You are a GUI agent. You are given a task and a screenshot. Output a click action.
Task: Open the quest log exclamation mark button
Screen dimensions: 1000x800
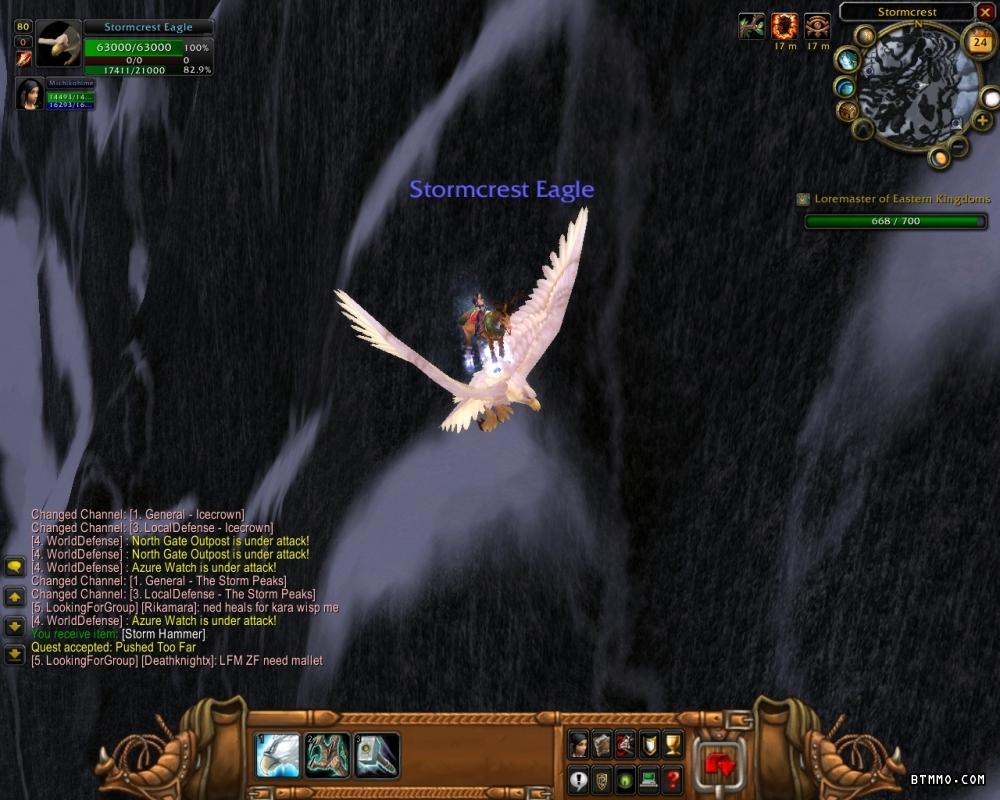click(x=578, y=779)
